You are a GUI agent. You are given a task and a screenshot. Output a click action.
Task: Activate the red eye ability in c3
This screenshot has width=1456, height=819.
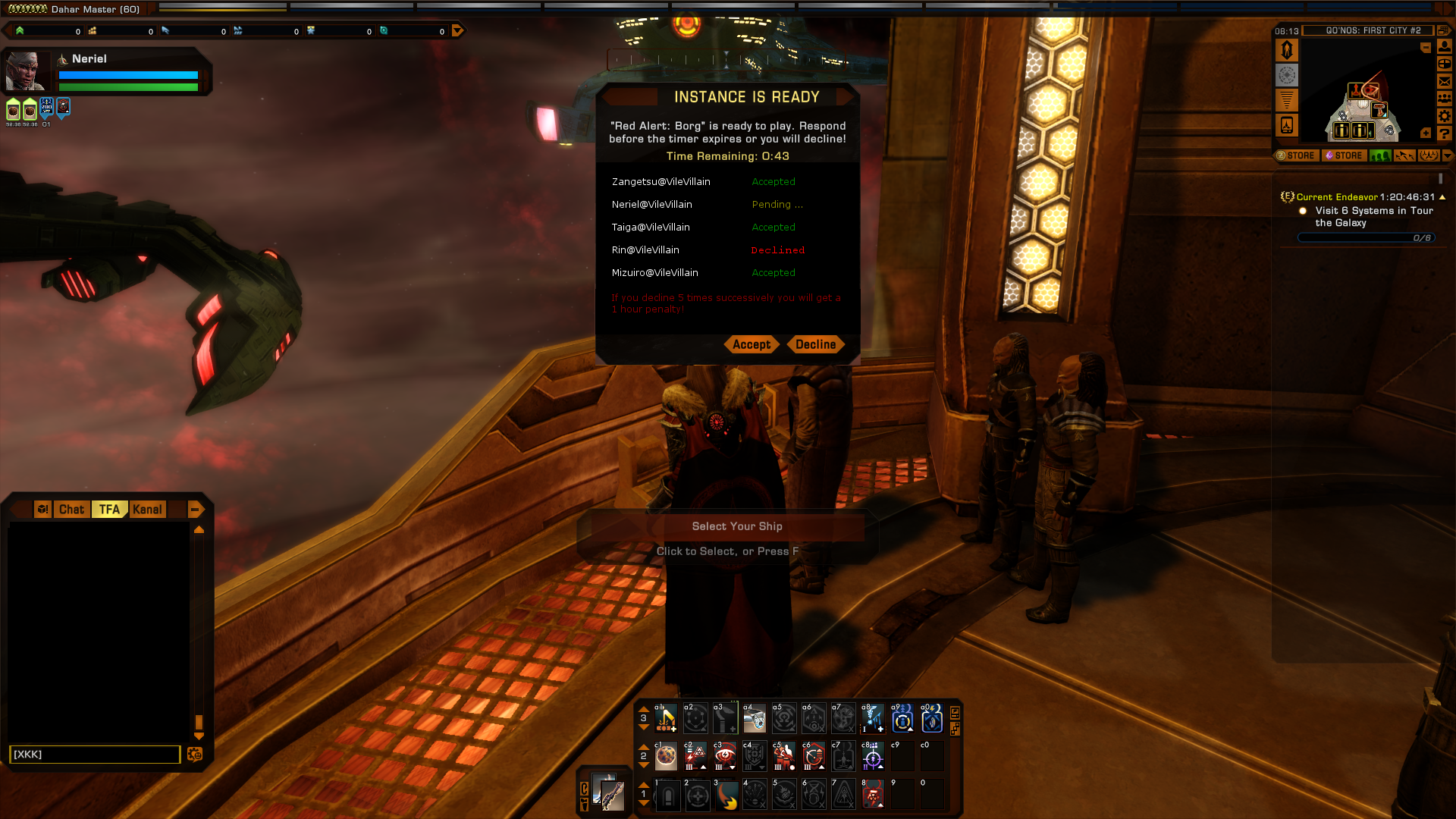725,756
